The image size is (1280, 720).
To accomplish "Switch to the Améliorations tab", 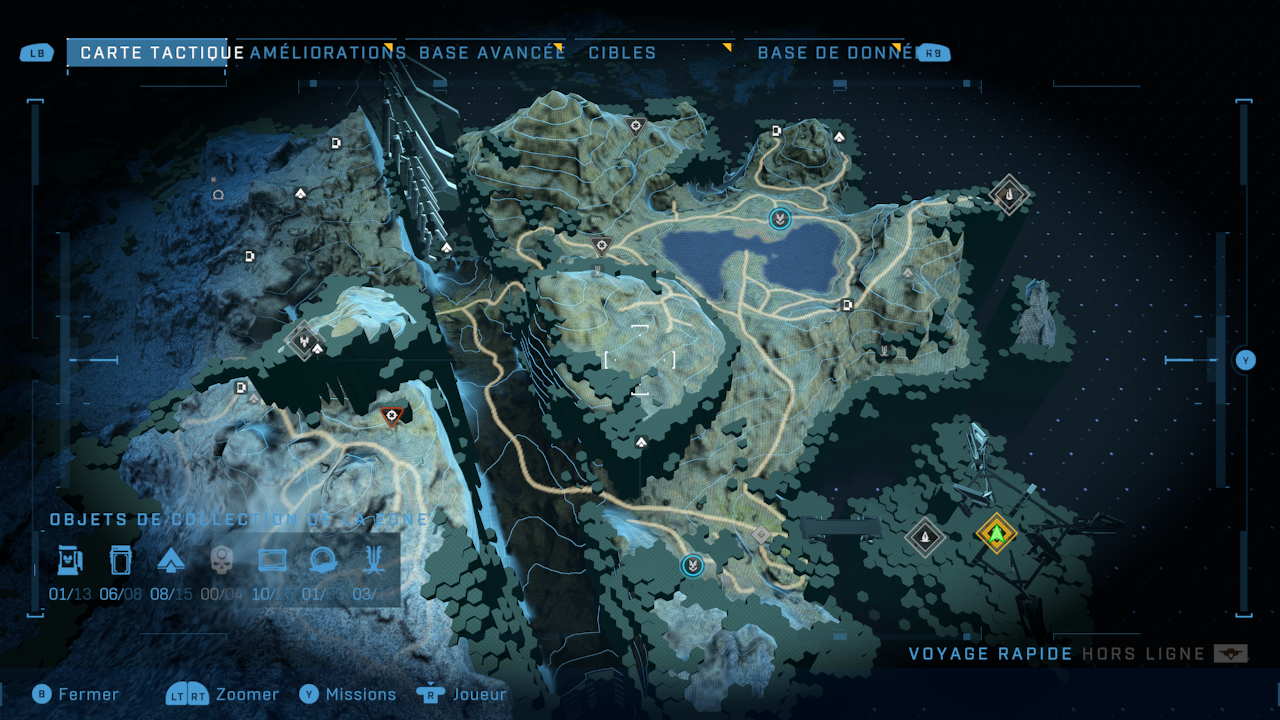I will pos(327,53).
